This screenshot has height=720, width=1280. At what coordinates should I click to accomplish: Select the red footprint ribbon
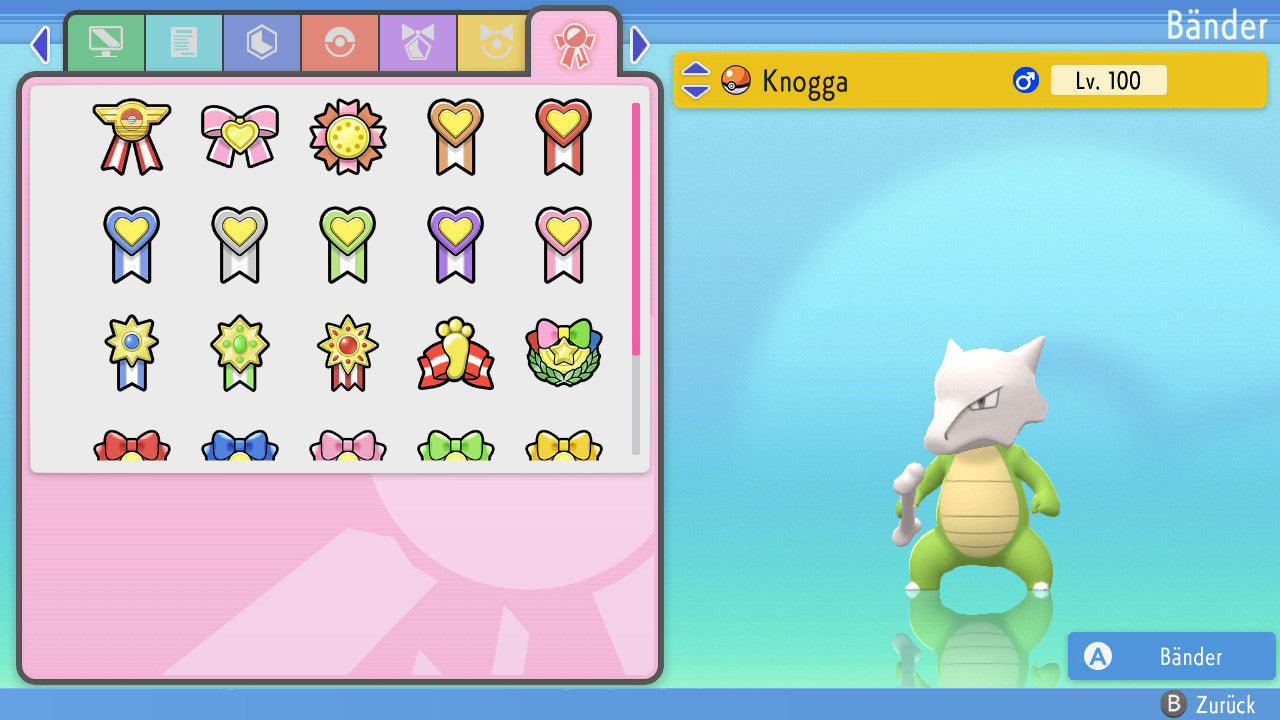point(456,353)
